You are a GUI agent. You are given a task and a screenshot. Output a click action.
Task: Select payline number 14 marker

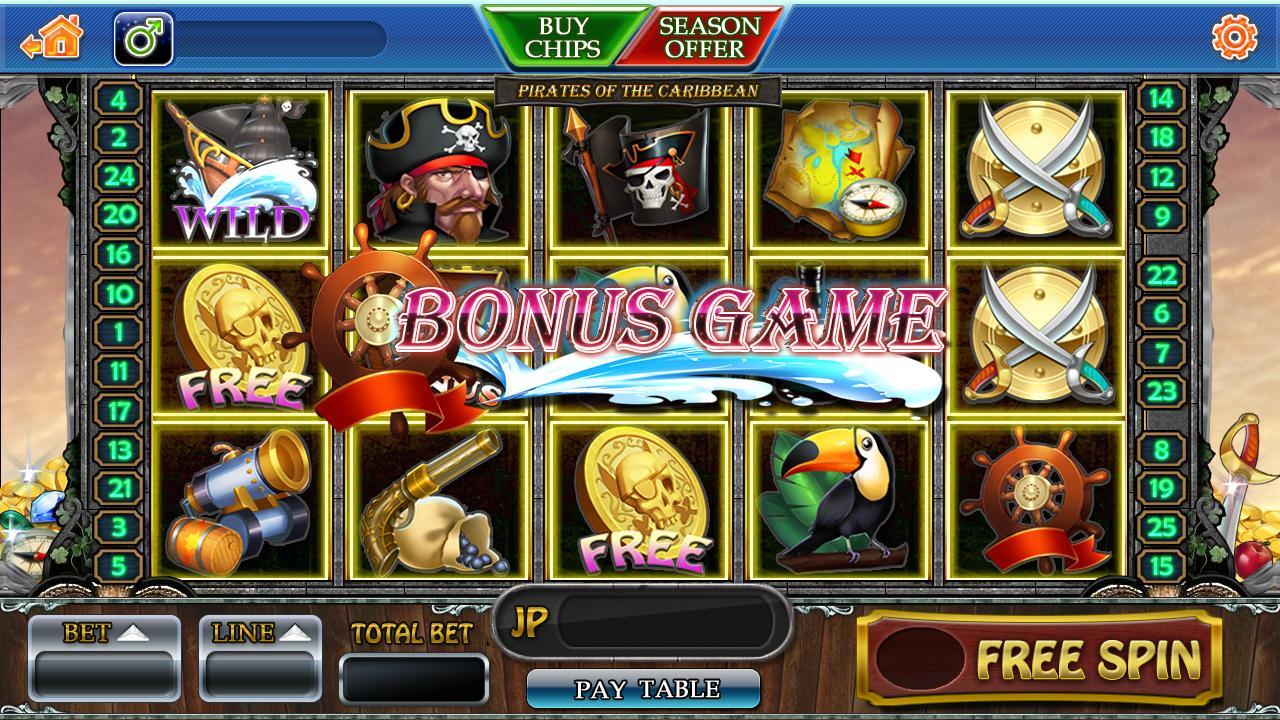click(x=1161, y=99)
